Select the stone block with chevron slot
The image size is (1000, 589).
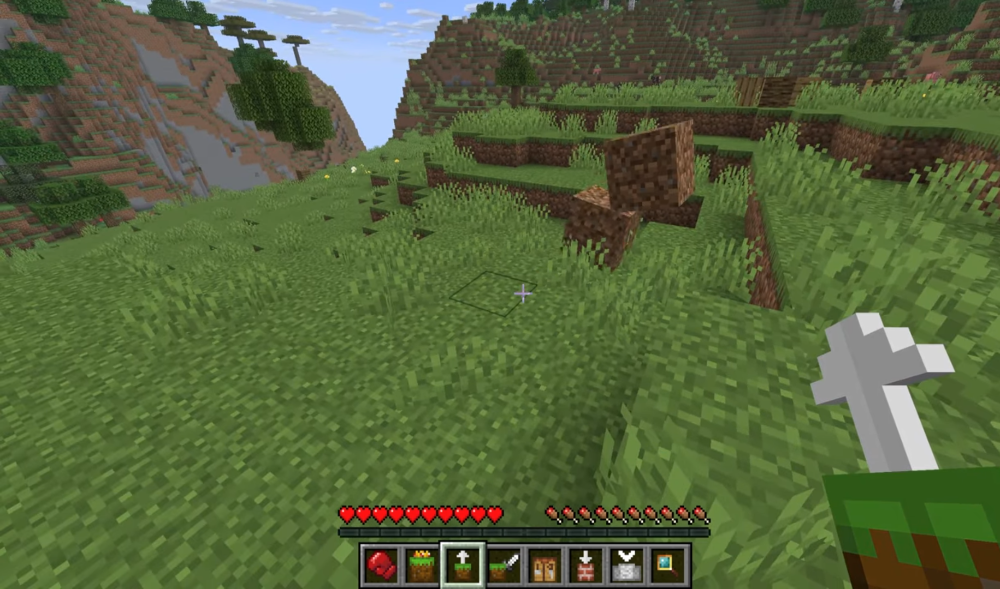point(626,566)
